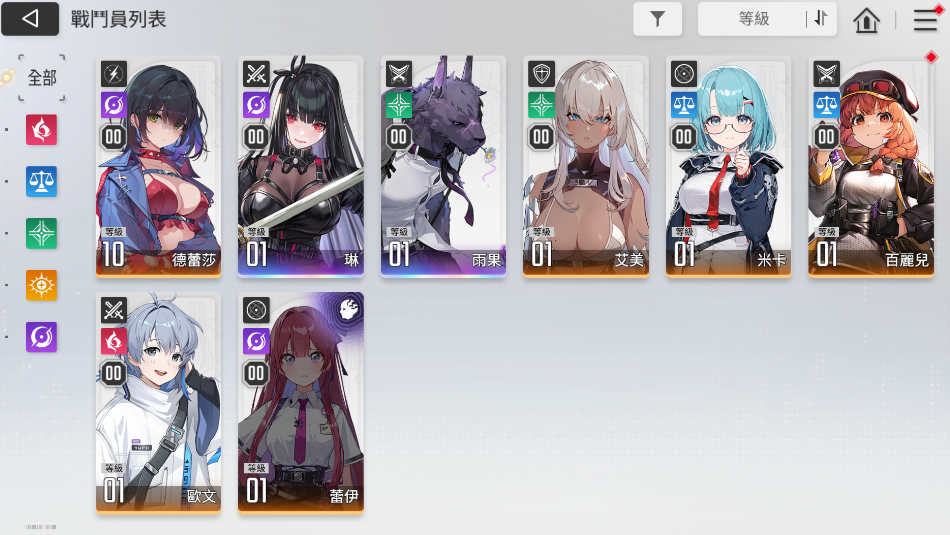950x535 pixels.
Task: Select the 全部 filter tab
Action: coord(42,78)
